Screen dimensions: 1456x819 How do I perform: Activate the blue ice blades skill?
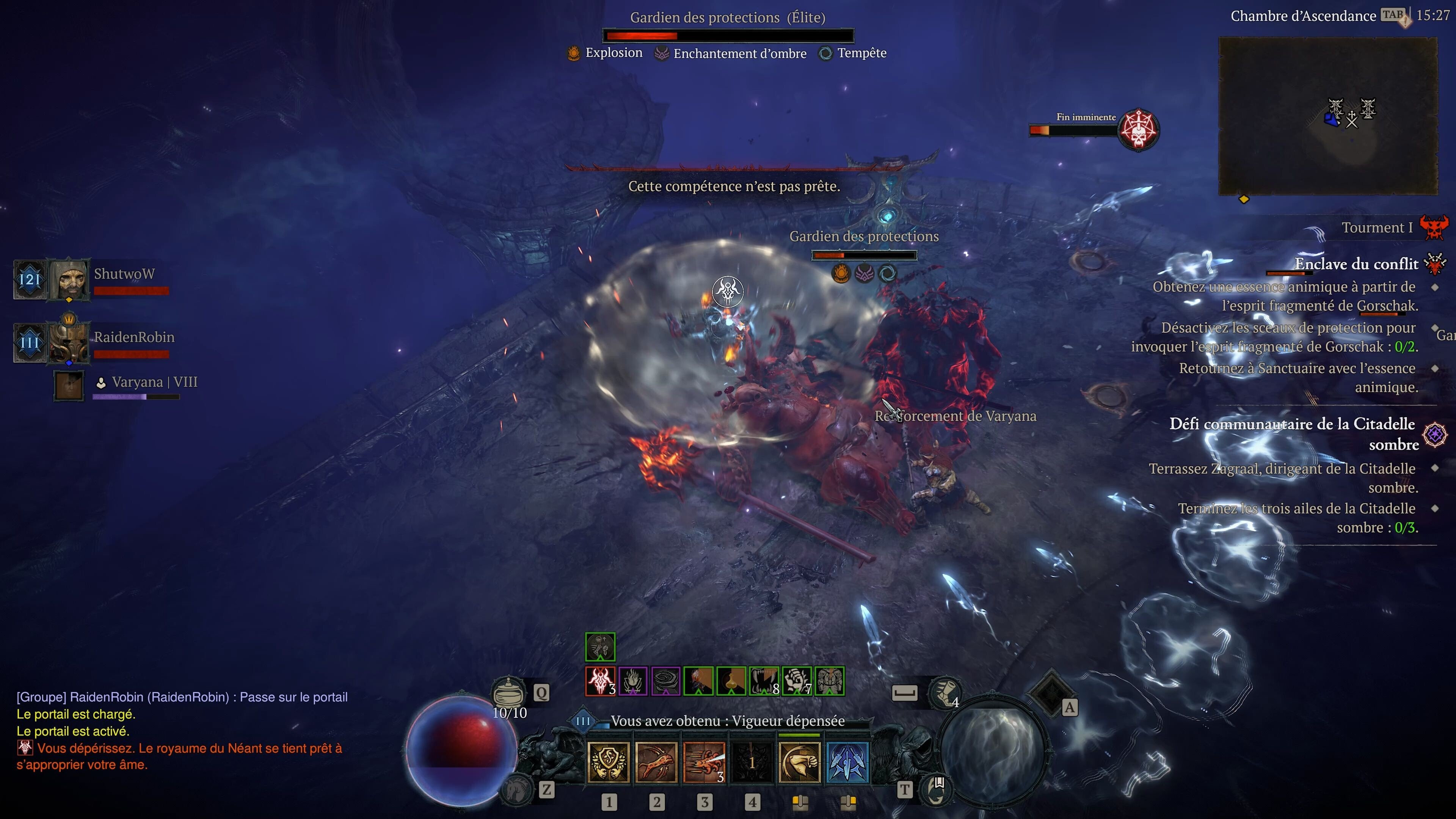pyautogui.click(x=847, y=762)
